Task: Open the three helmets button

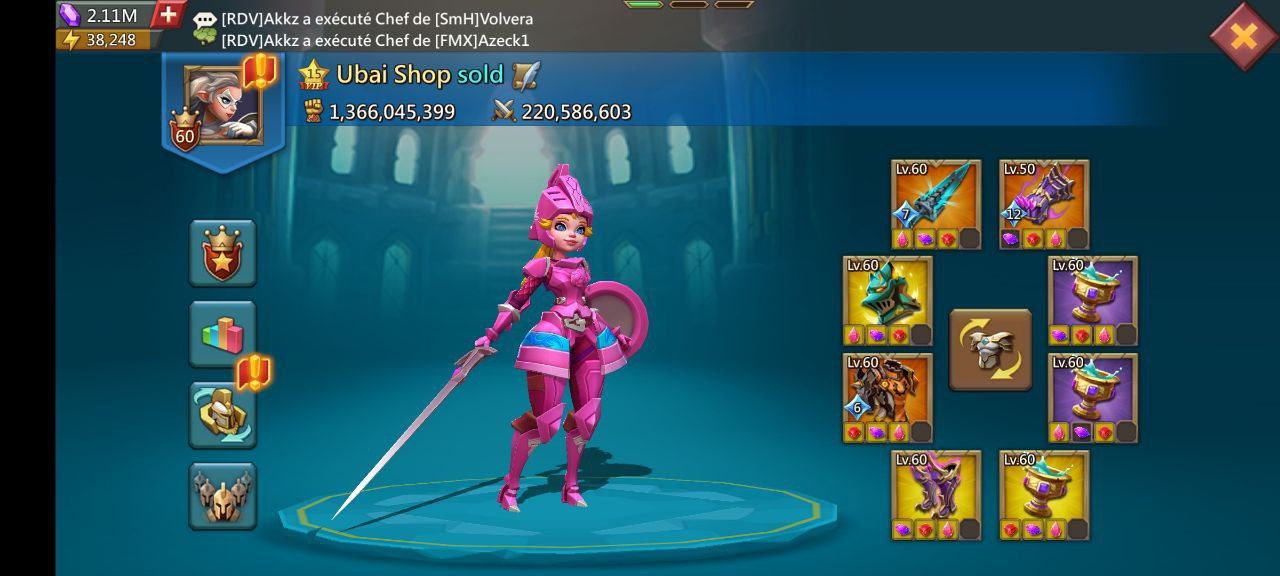Action: pyautogui.click(x=223, y=495)
